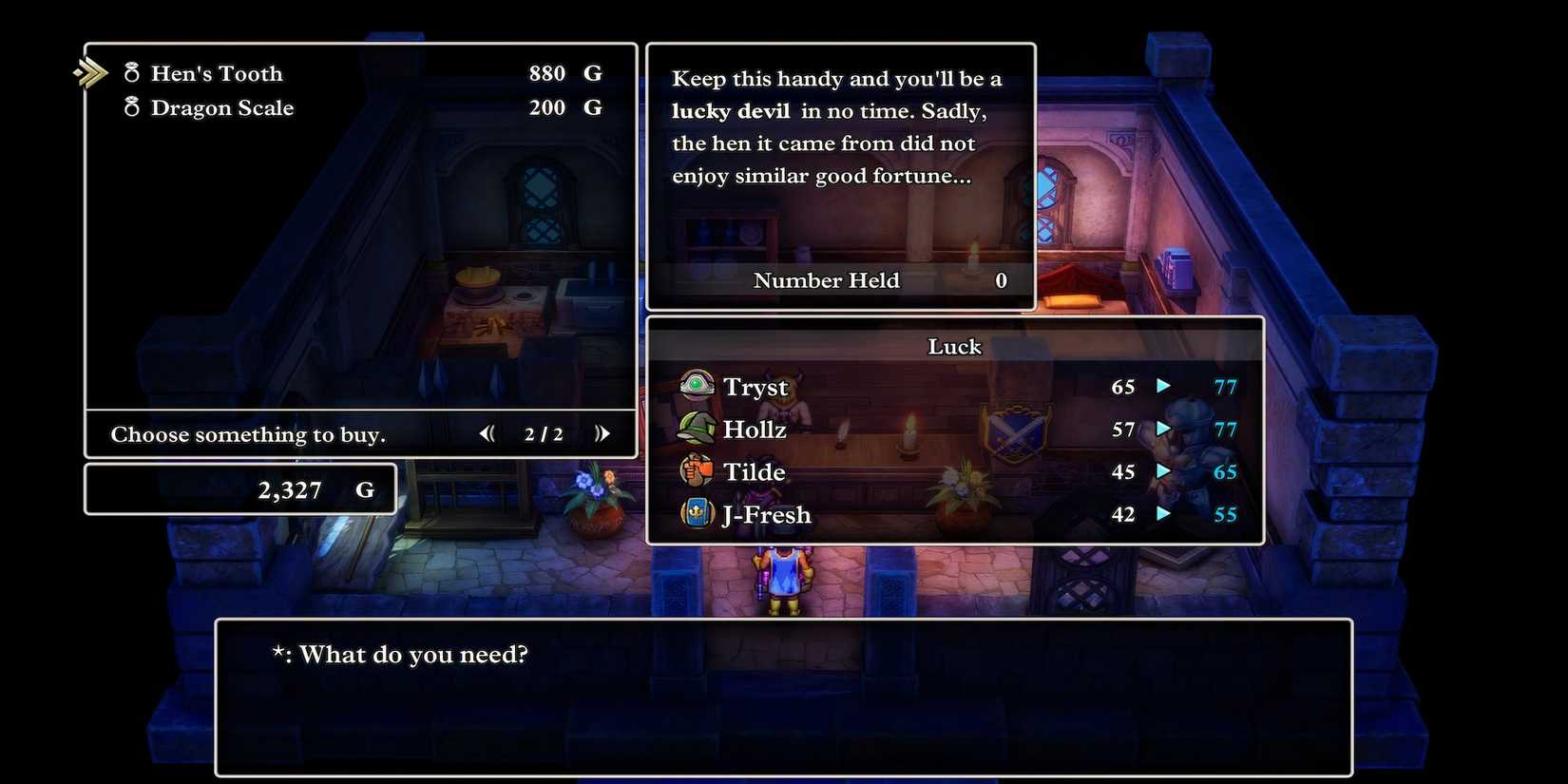Click the 'Number Held' label
The width and height of the screenshot is (1568, 784).
click(826, 280)
